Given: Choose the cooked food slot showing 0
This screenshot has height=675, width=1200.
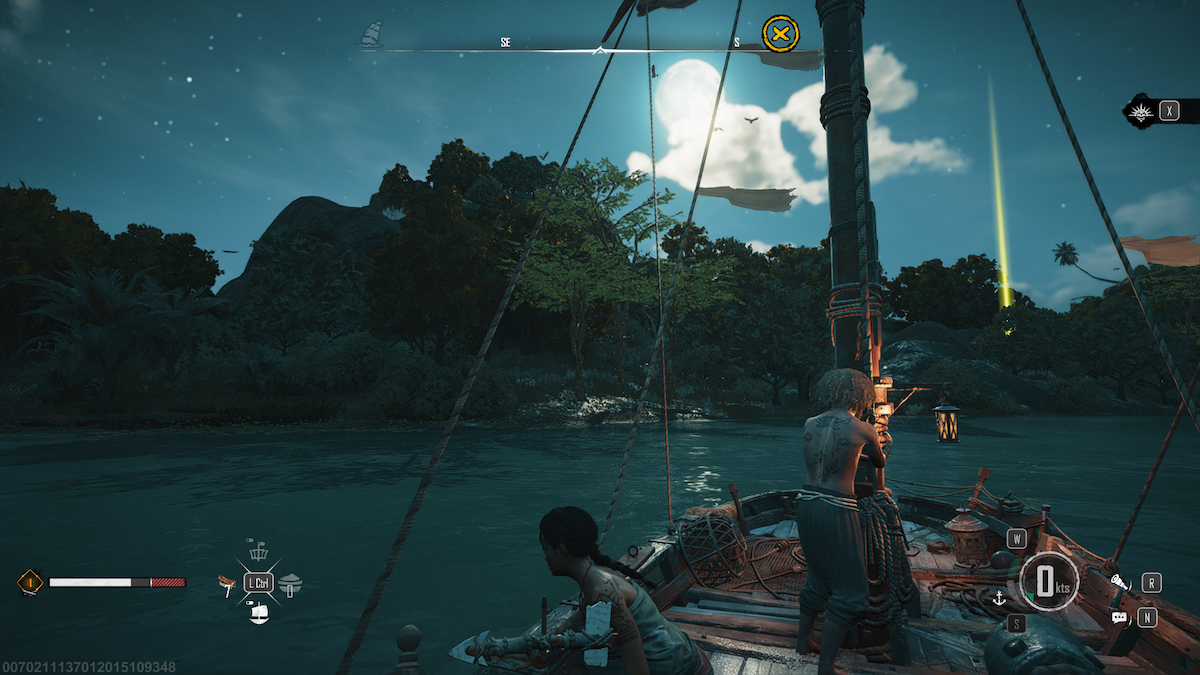Looking at the screenshot, I should (290, 585).
